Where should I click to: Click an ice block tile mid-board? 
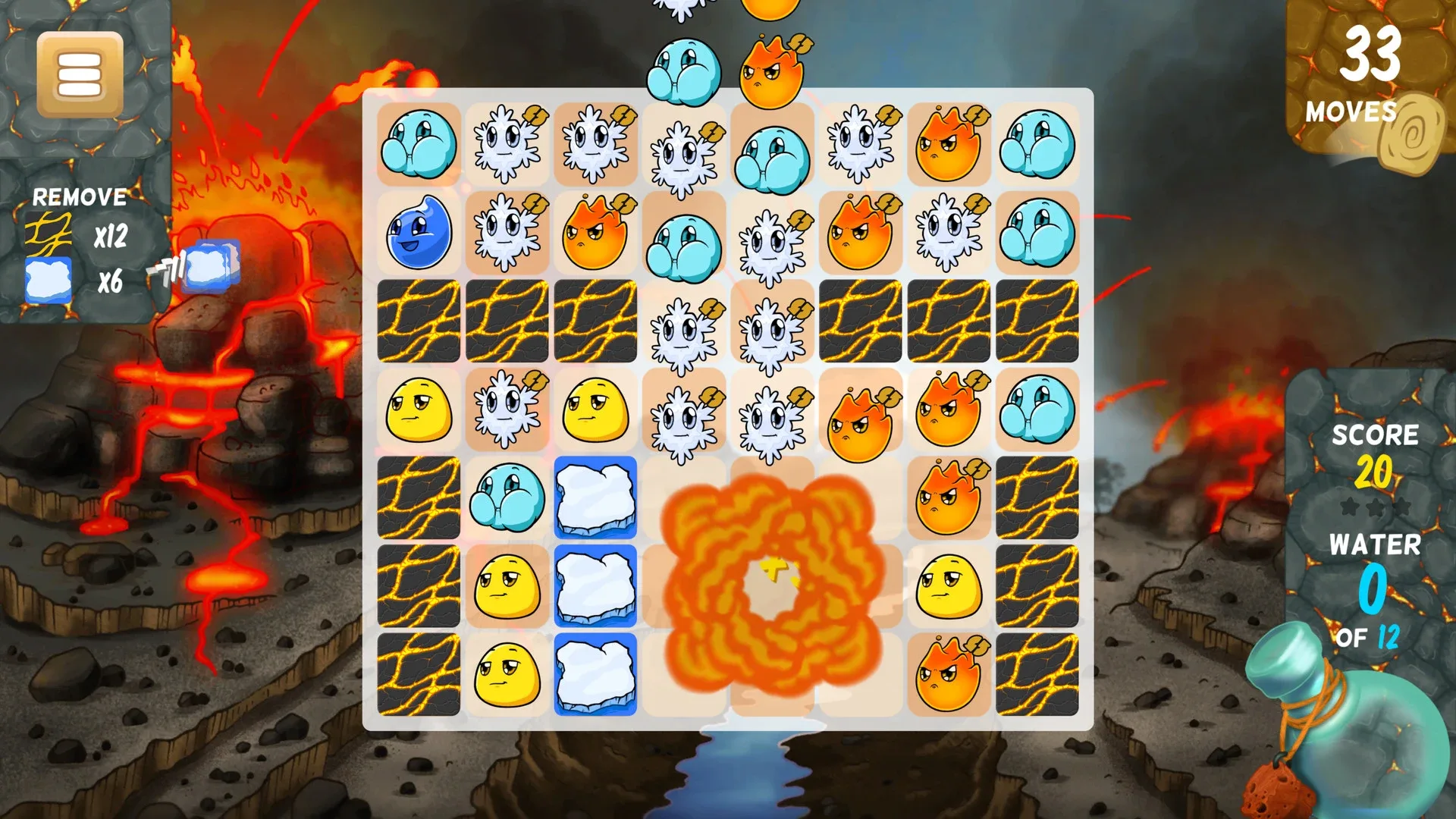[595, 498]
